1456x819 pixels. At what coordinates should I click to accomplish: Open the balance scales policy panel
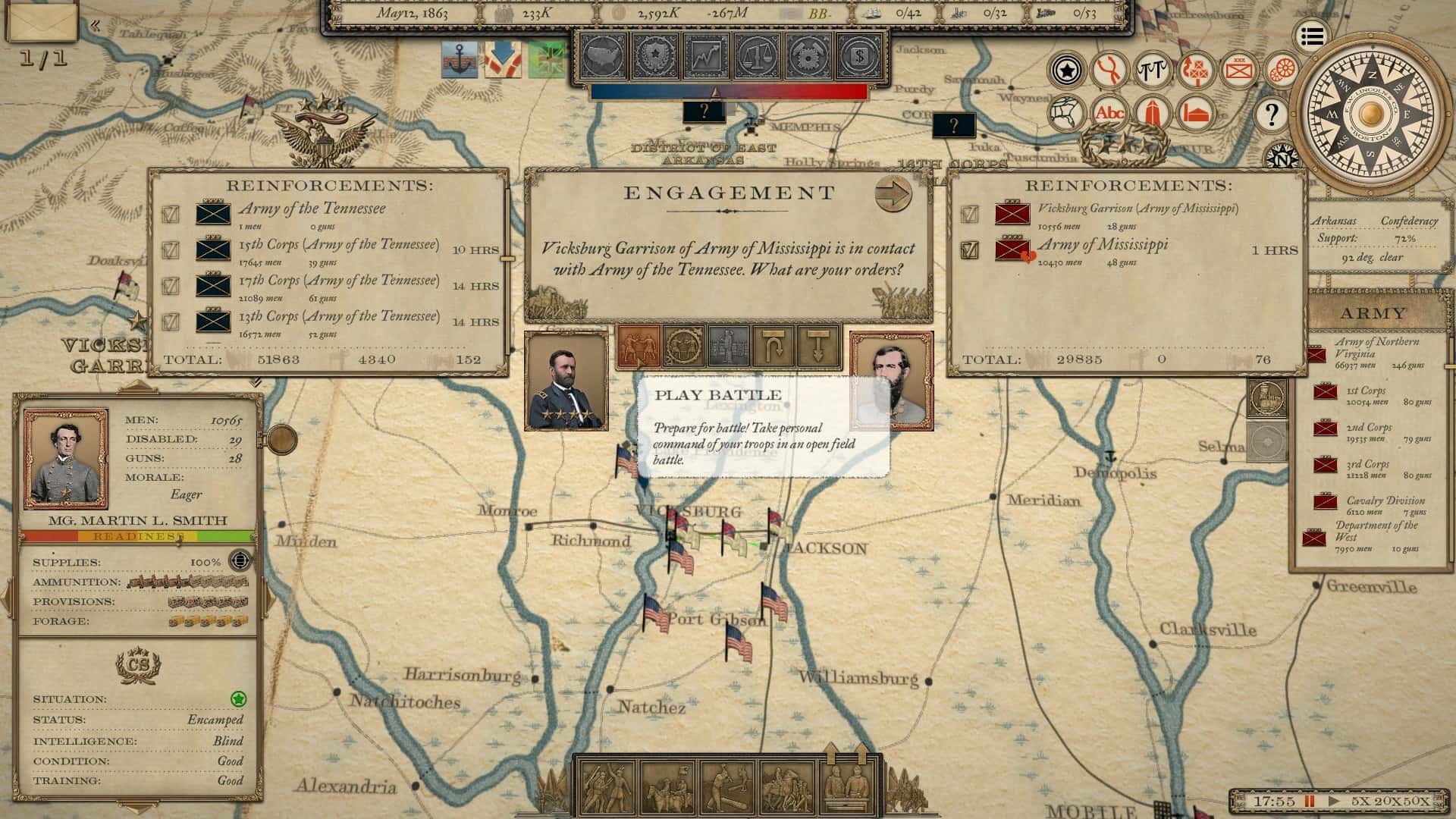coord(758,55)
